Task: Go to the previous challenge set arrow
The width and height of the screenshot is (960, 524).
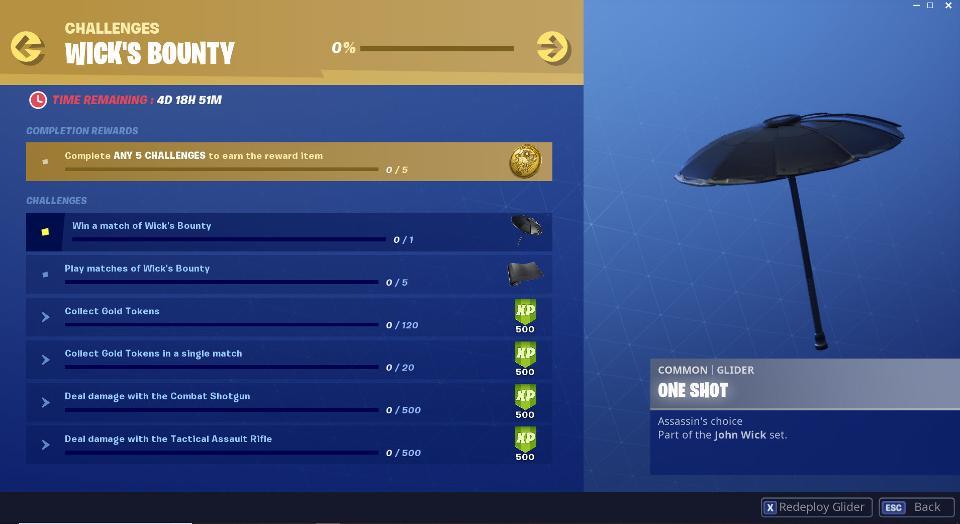Action: click(x=27, y=47)
